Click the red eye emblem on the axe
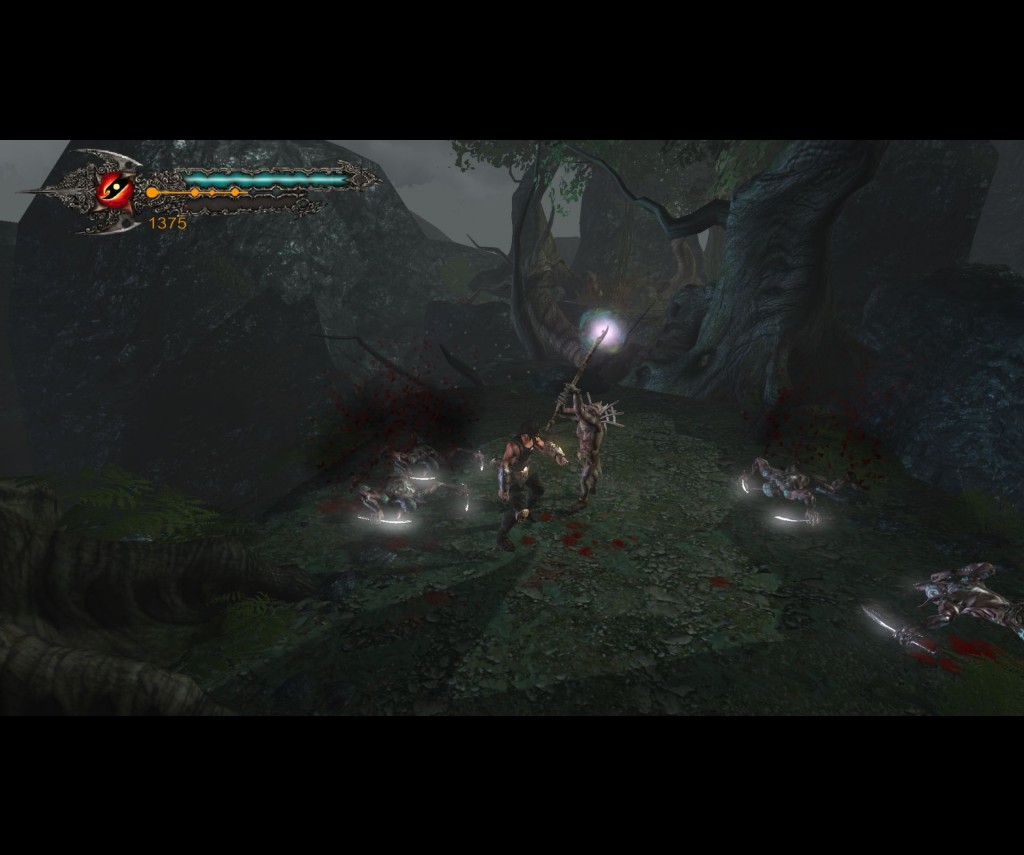The height and width of the screenshot is (855, 1024). point(115,188)
